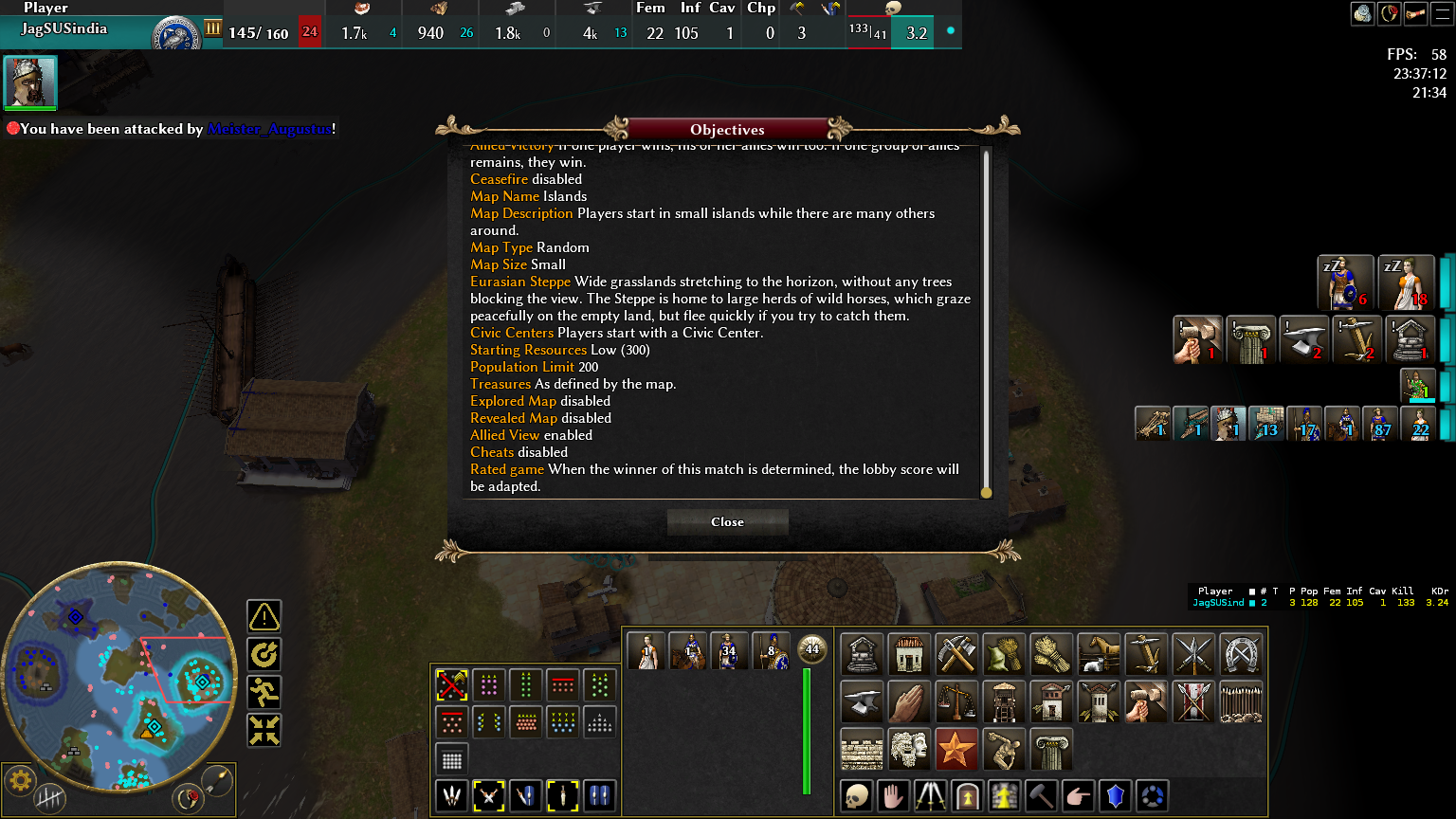Choose the house building icon

(x=909, y=654)
